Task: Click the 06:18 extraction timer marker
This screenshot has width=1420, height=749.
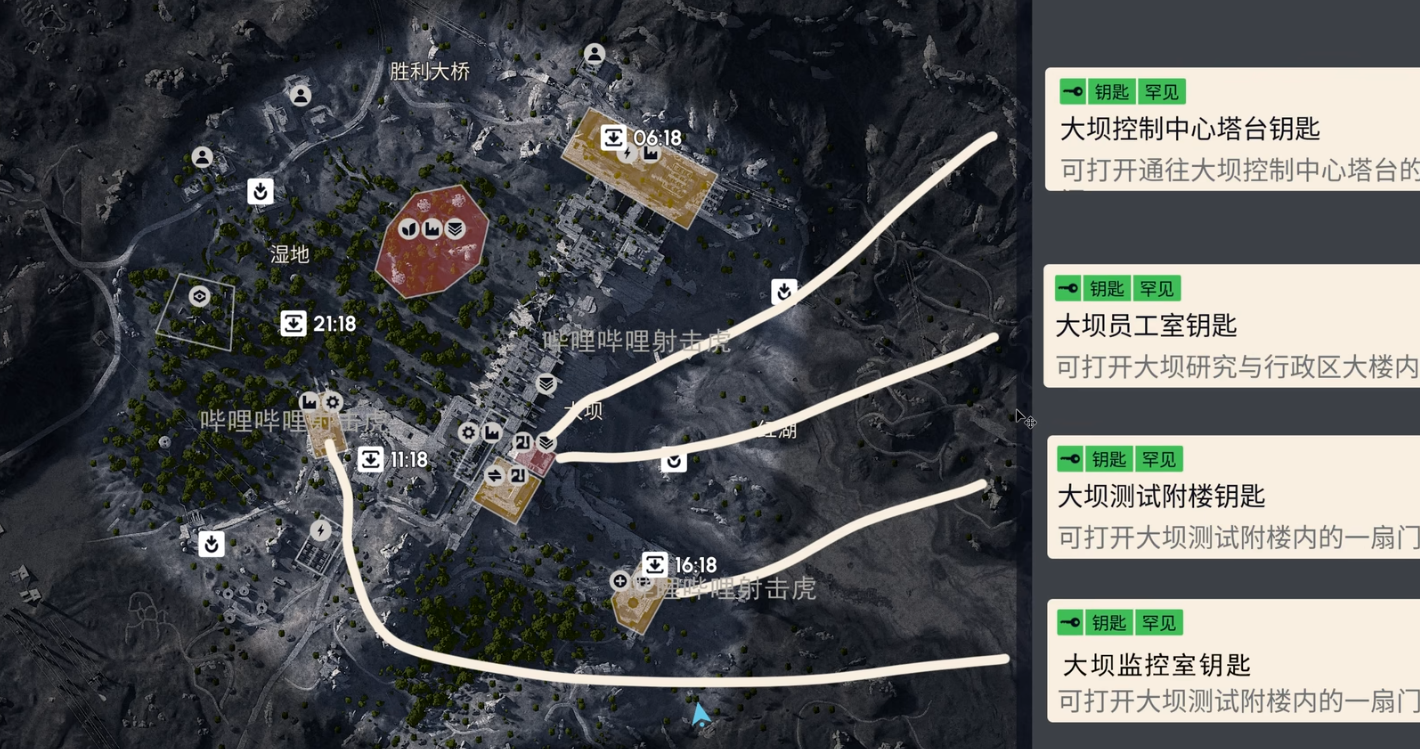Action: click(614, 135)
